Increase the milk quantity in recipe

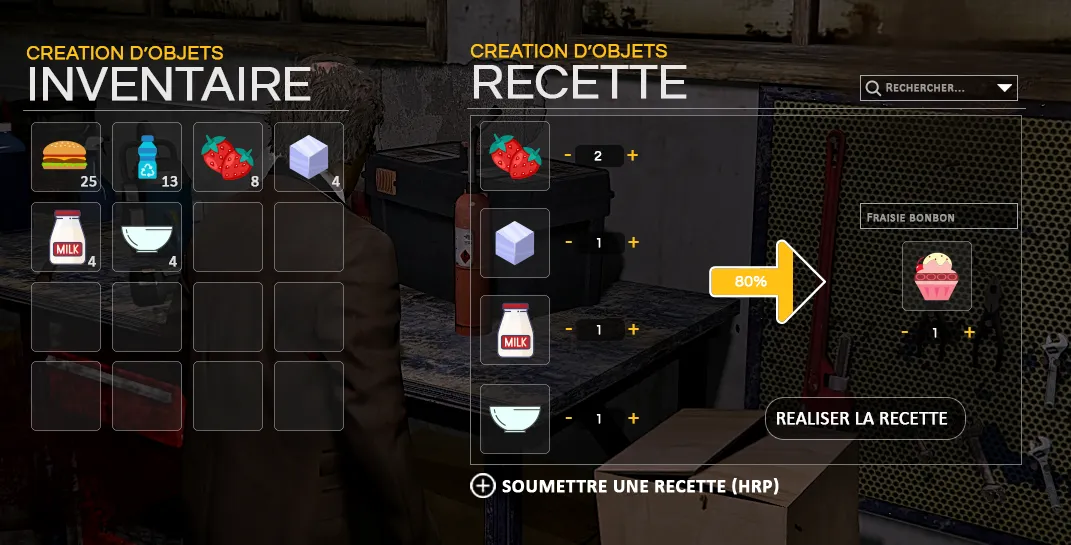pyautogui.click(x=633, y=330)
